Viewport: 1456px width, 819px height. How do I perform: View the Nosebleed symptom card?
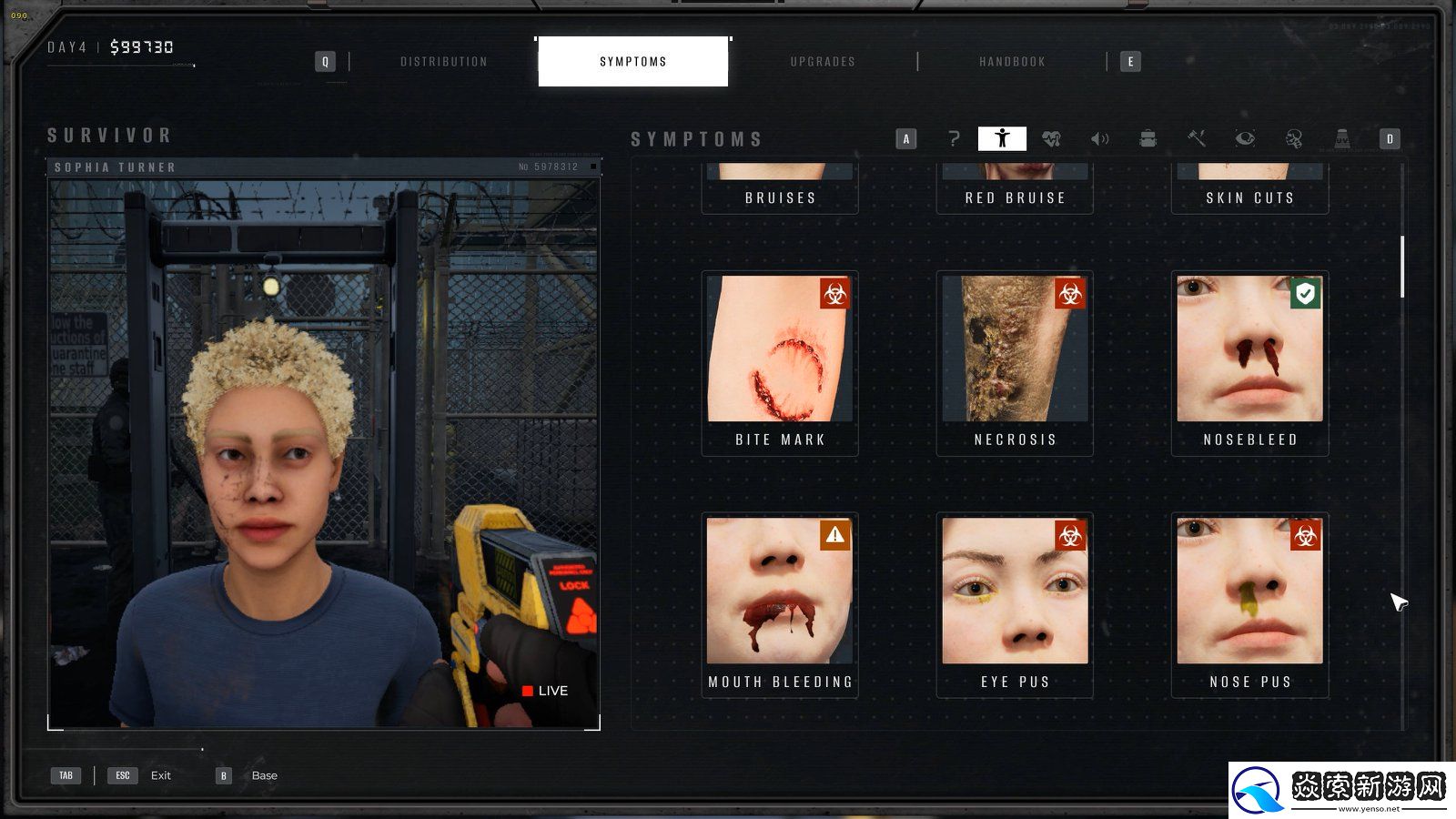tap(1249, 363)
